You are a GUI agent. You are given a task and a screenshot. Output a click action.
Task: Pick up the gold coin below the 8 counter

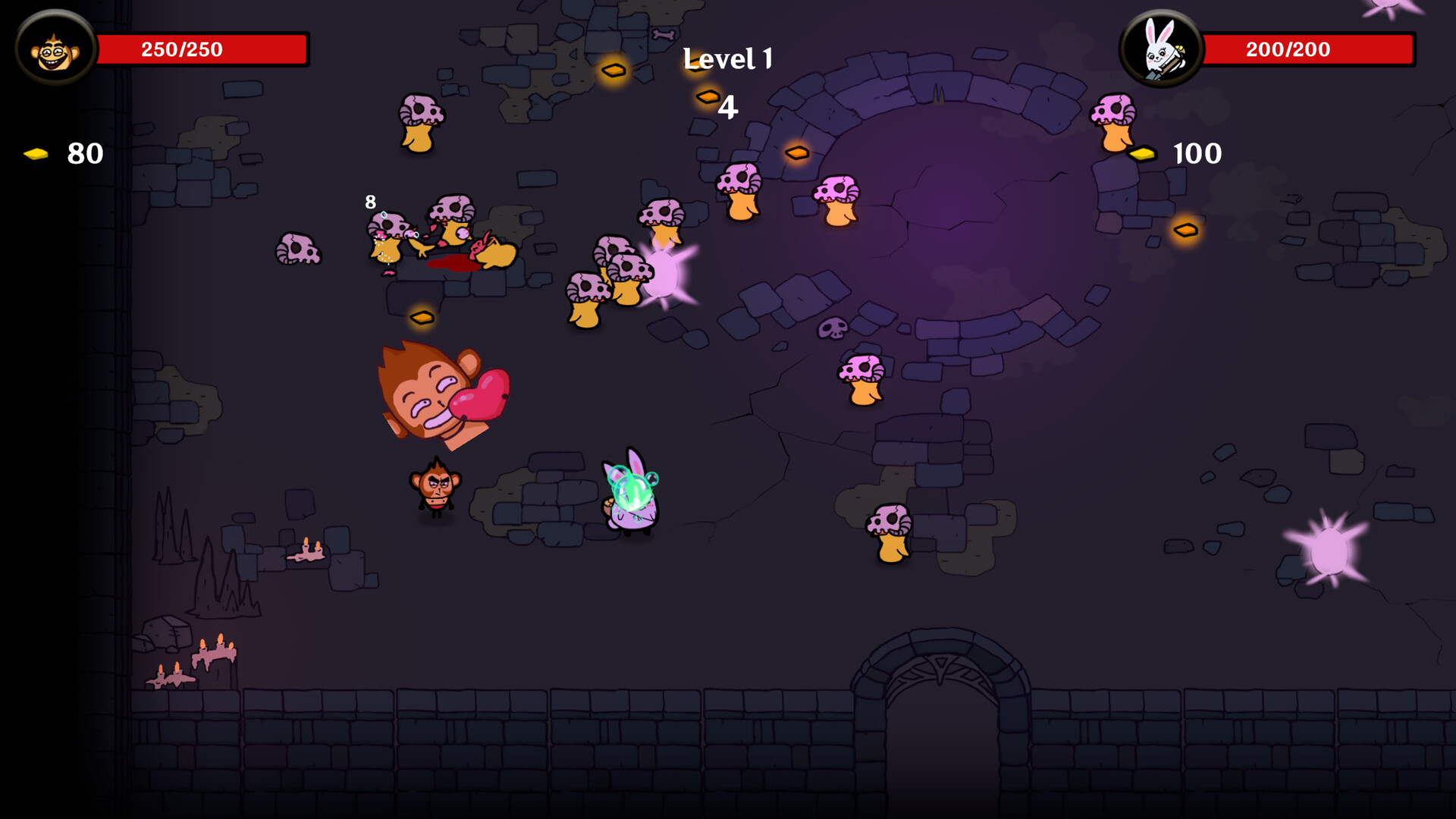[x=422, y=317]
